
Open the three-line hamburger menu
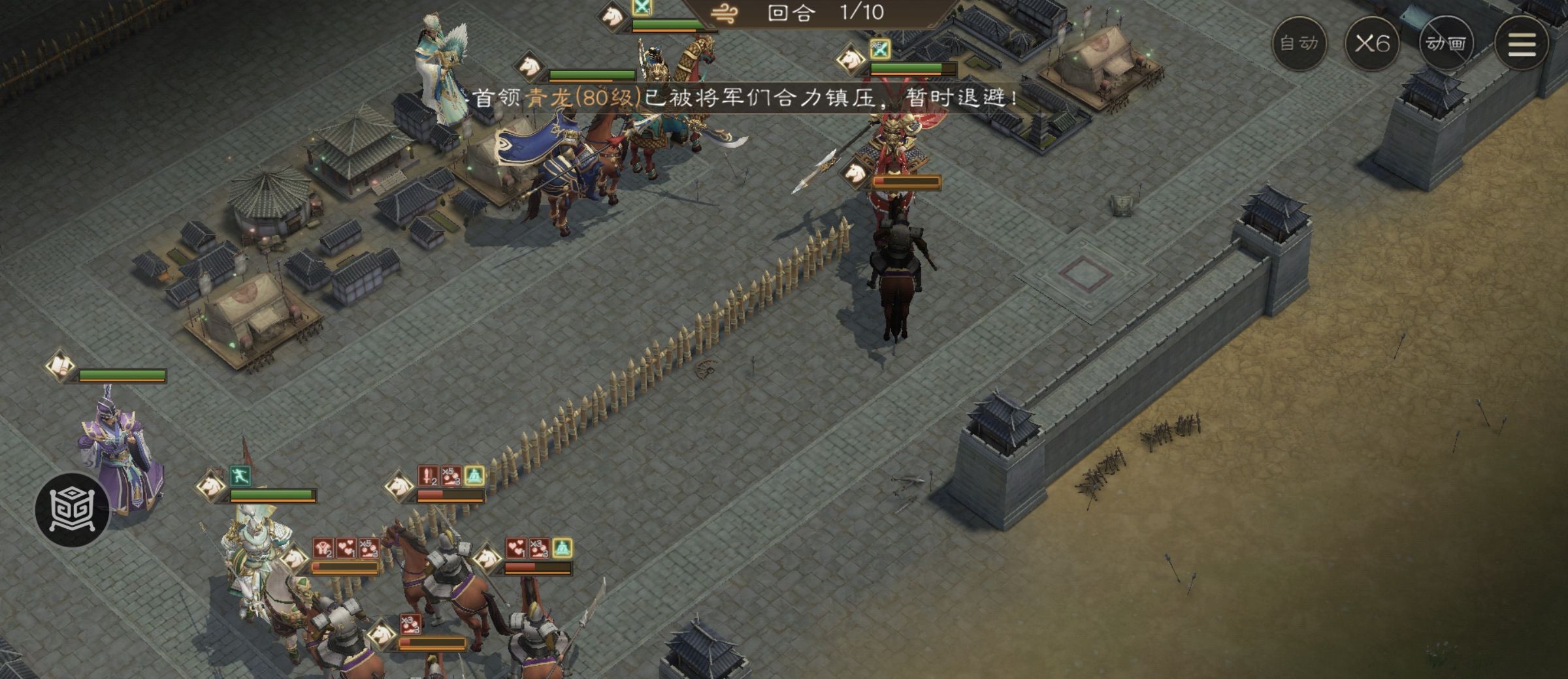pyautogui.click(x=1521, y=44)
